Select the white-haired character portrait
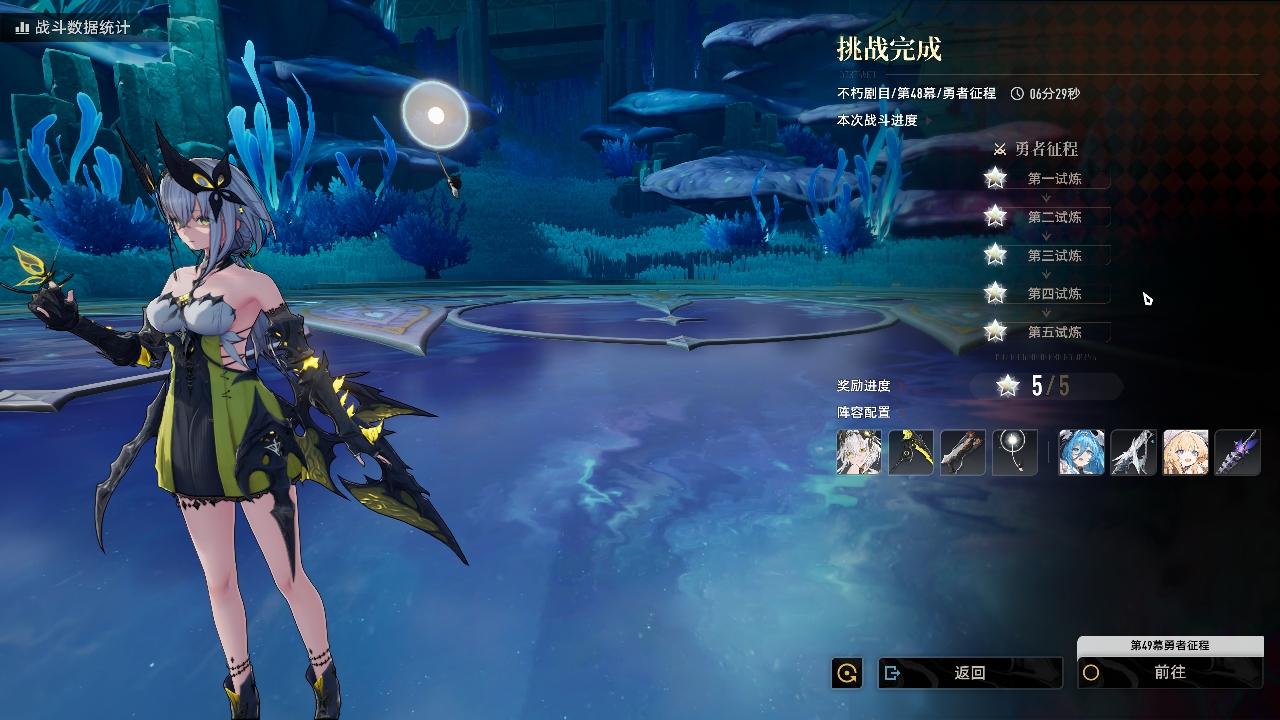 click(859, 452)
